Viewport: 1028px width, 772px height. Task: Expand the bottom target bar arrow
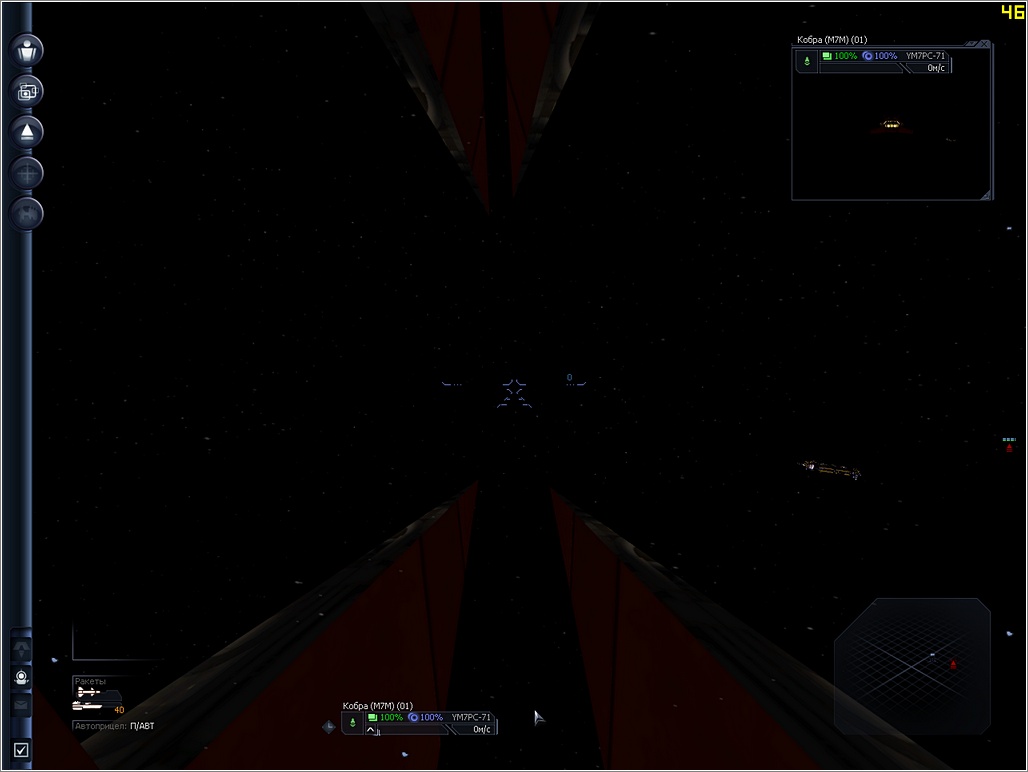tap(371, 731)
